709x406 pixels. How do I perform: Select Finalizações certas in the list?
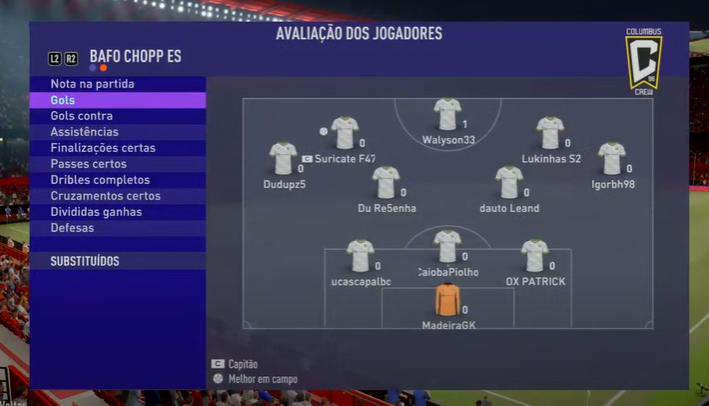point(103,148)
